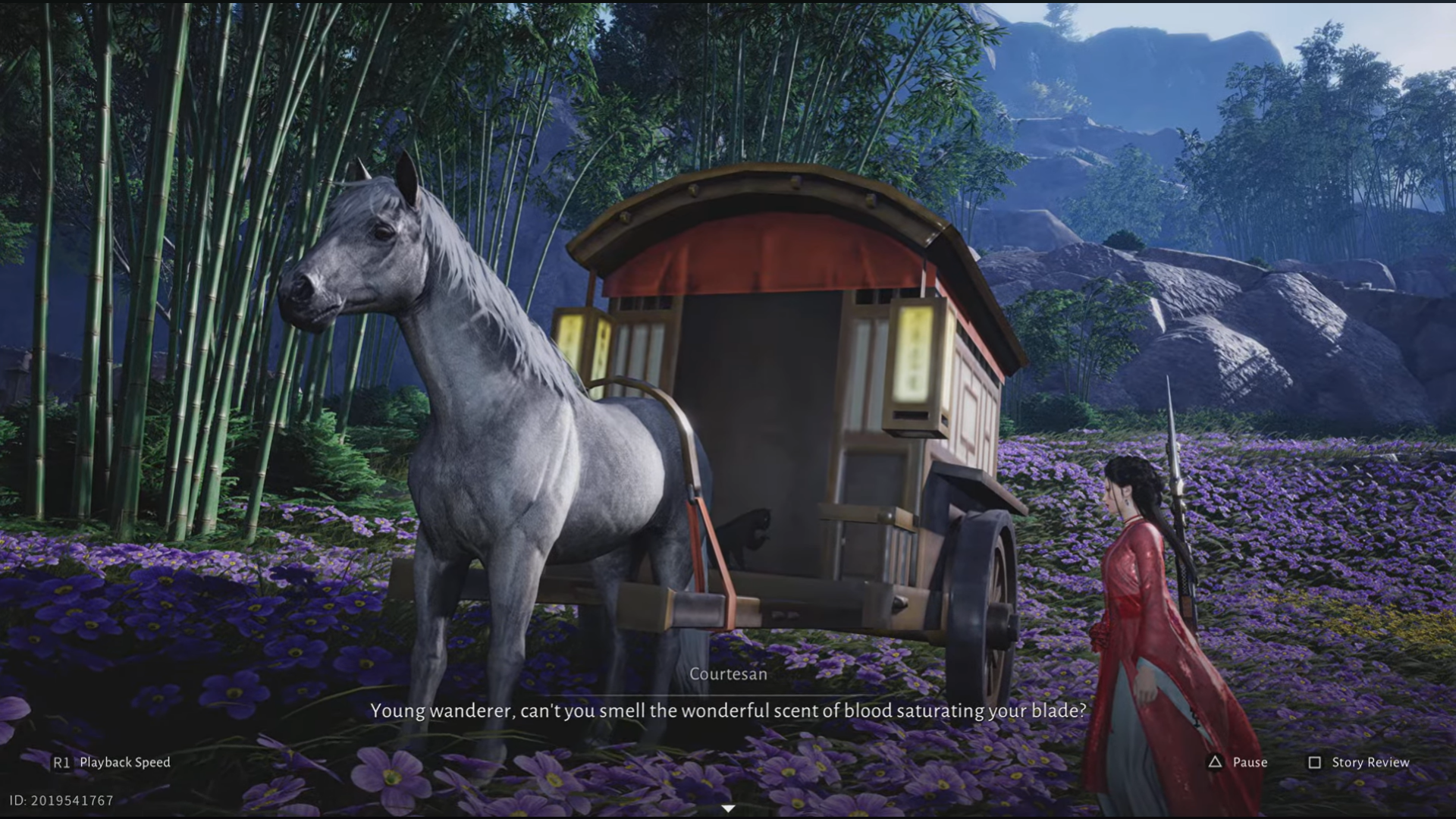Screen dimensions: 1456x819
Task: Pause the cutscene dialogue
Action: click(x=1237, y=762)
